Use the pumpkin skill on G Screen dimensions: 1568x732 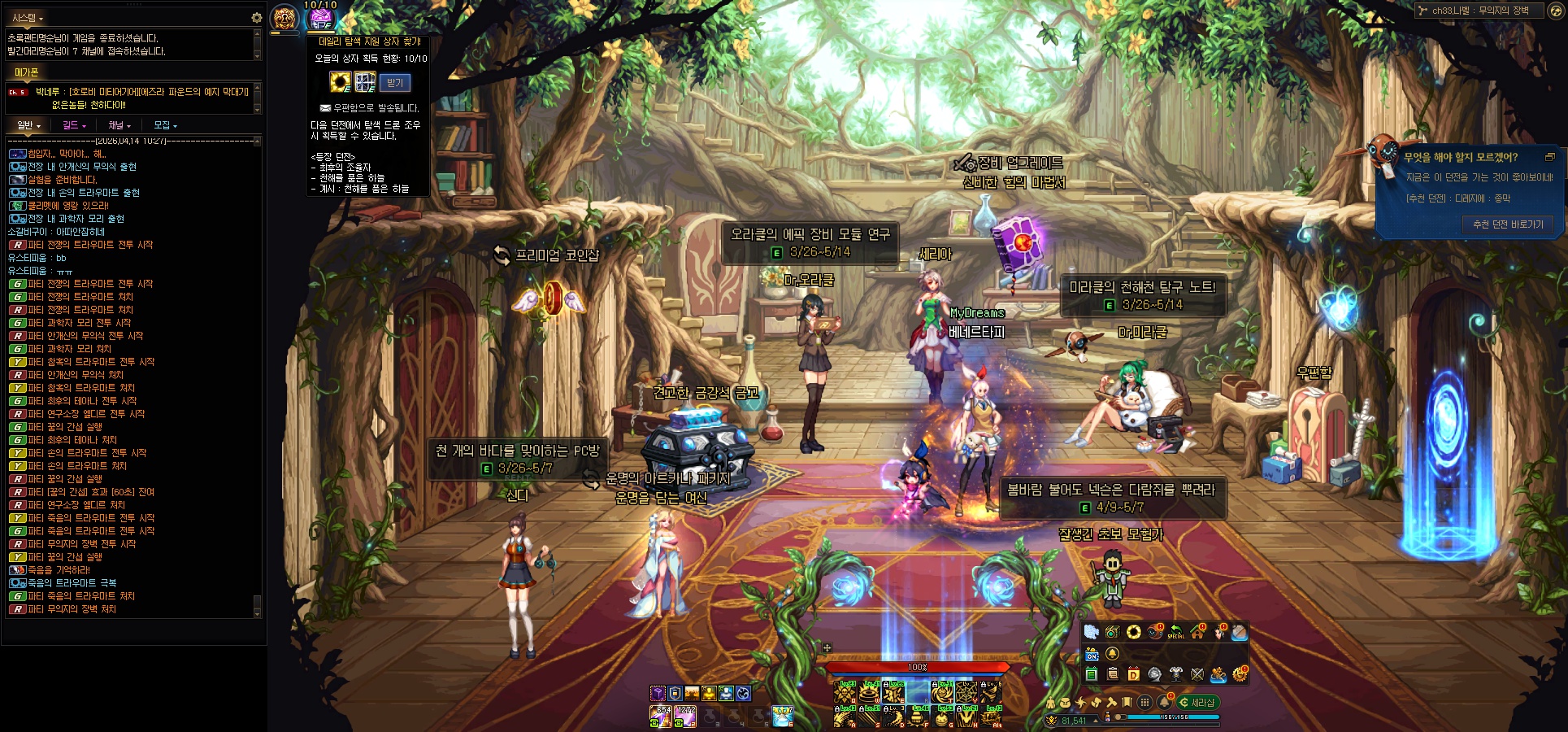click(x=943, y=716)
